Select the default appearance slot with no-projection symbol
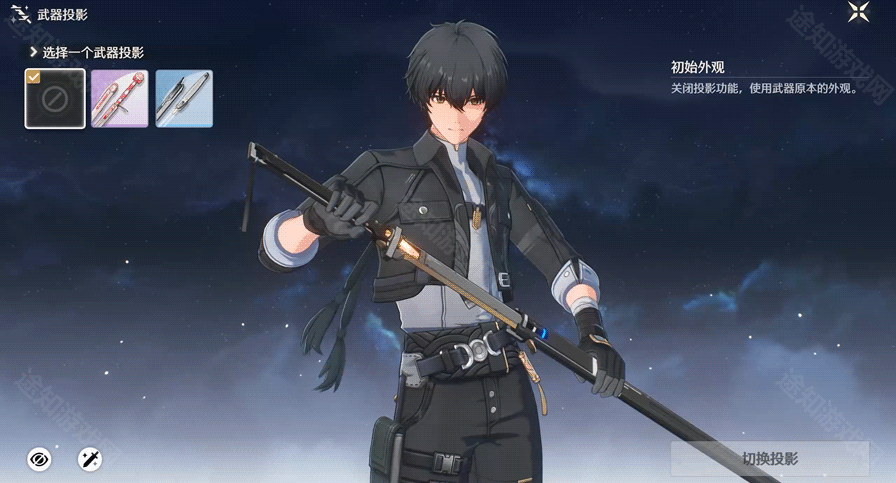Screen dimensions: 896x483 55,98
